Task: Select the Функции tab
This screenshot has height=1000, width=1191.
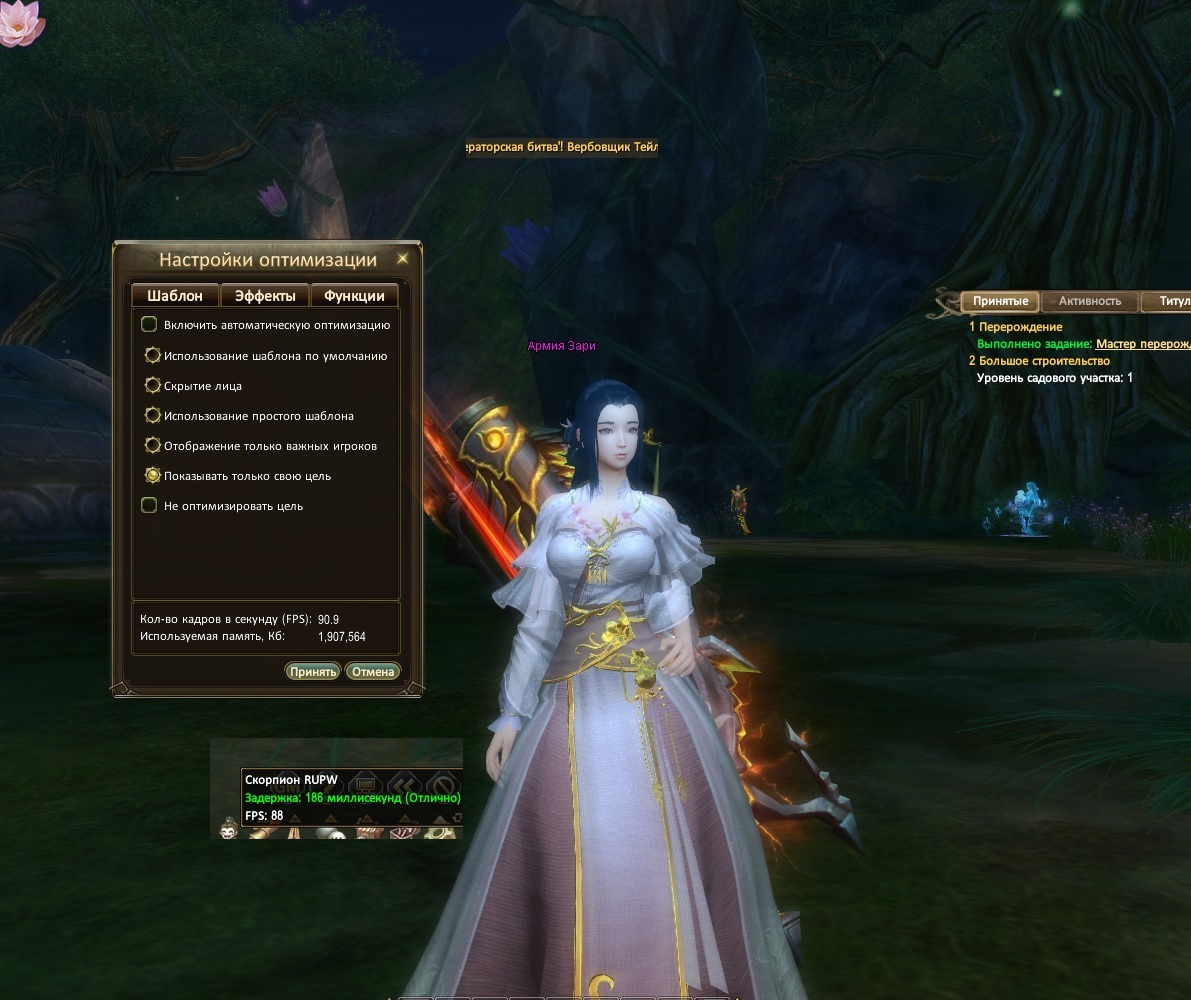Action: [x=354, y=296]
